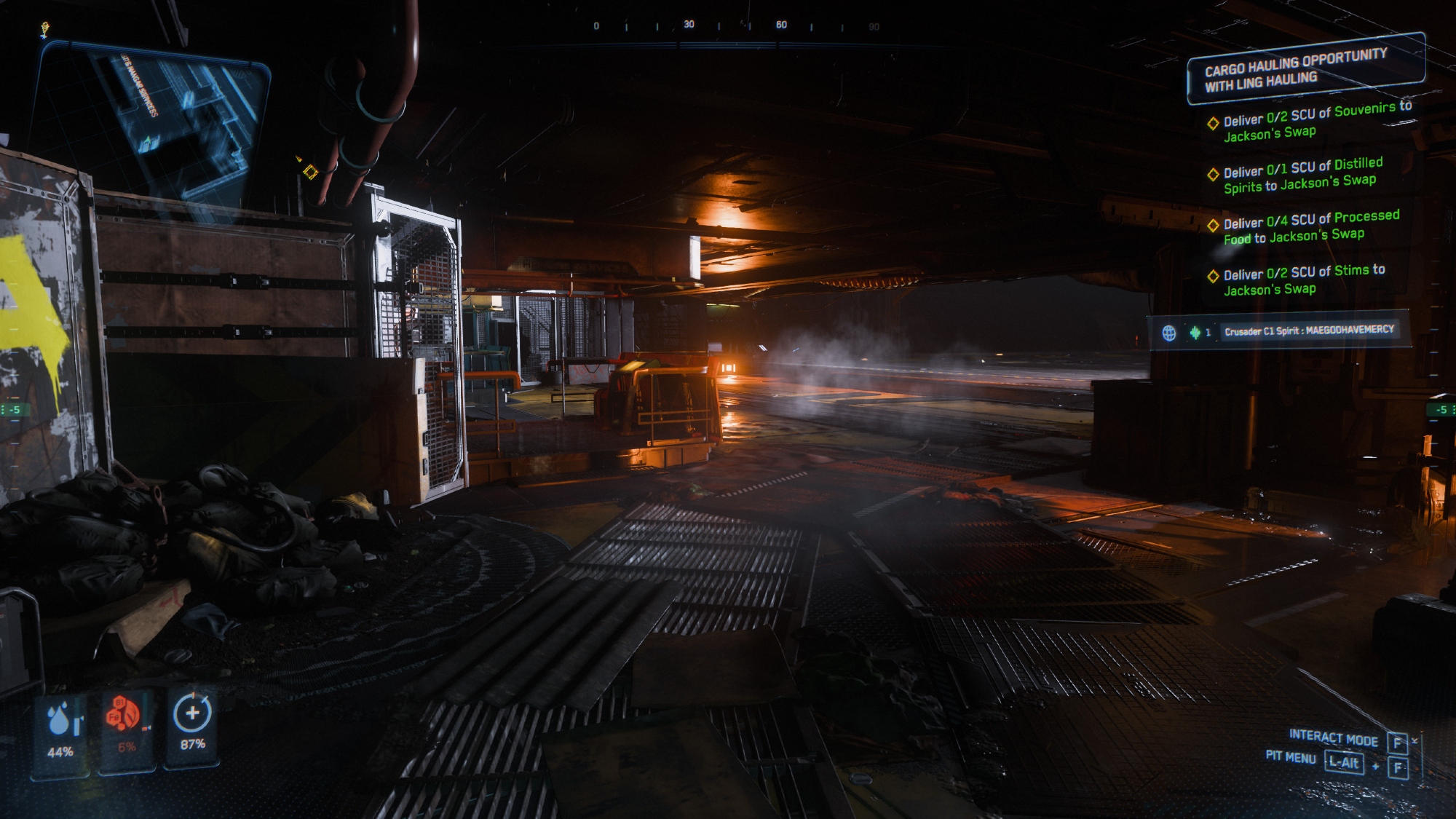1456x819 pixels.
Task: Click the globe icon beside the ship entry
Action: click(1169, 333)
